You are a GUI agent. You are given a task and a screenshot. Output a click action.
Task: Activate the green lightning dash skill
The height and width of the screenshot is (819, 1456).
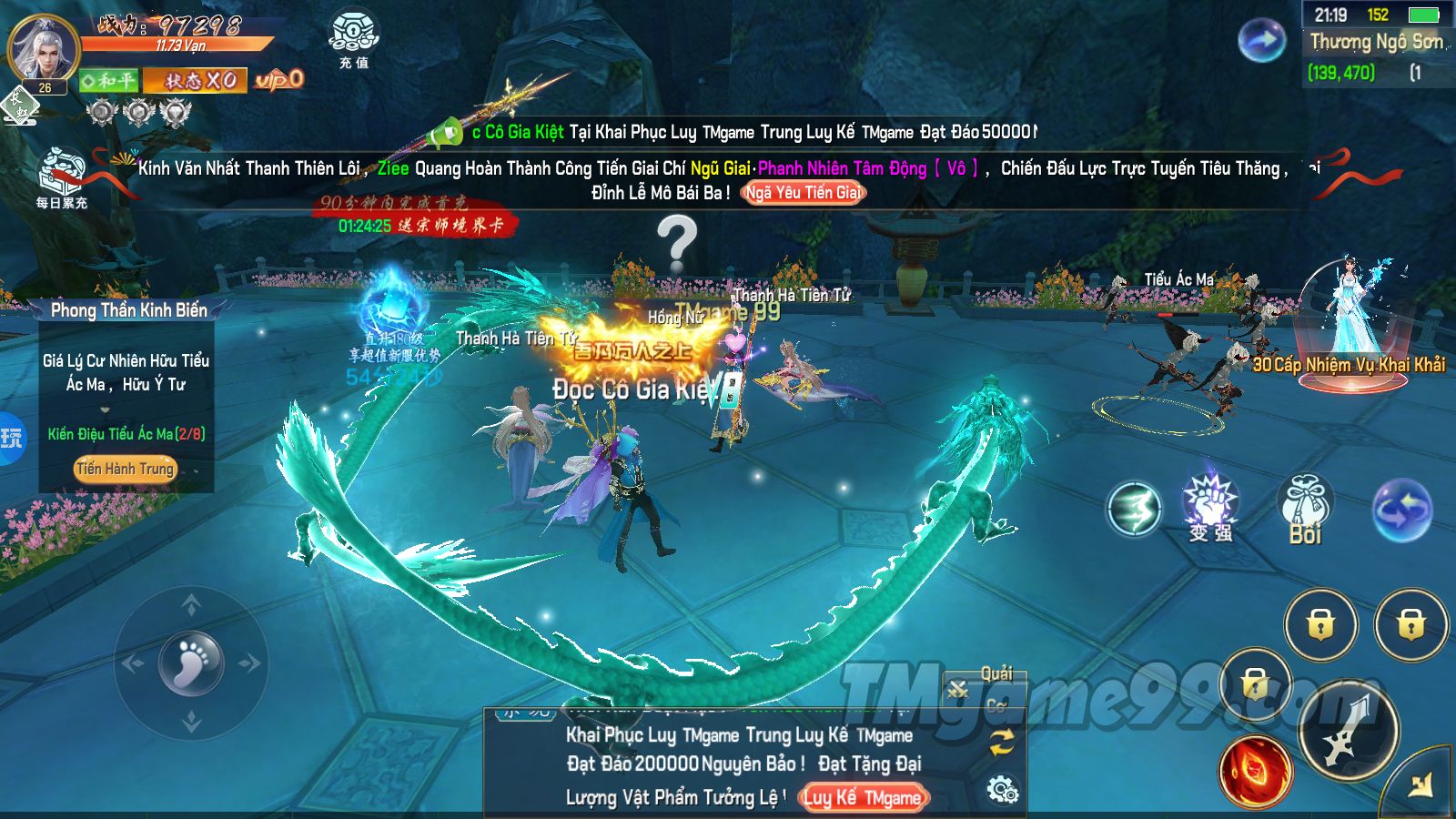[1134, 508]
